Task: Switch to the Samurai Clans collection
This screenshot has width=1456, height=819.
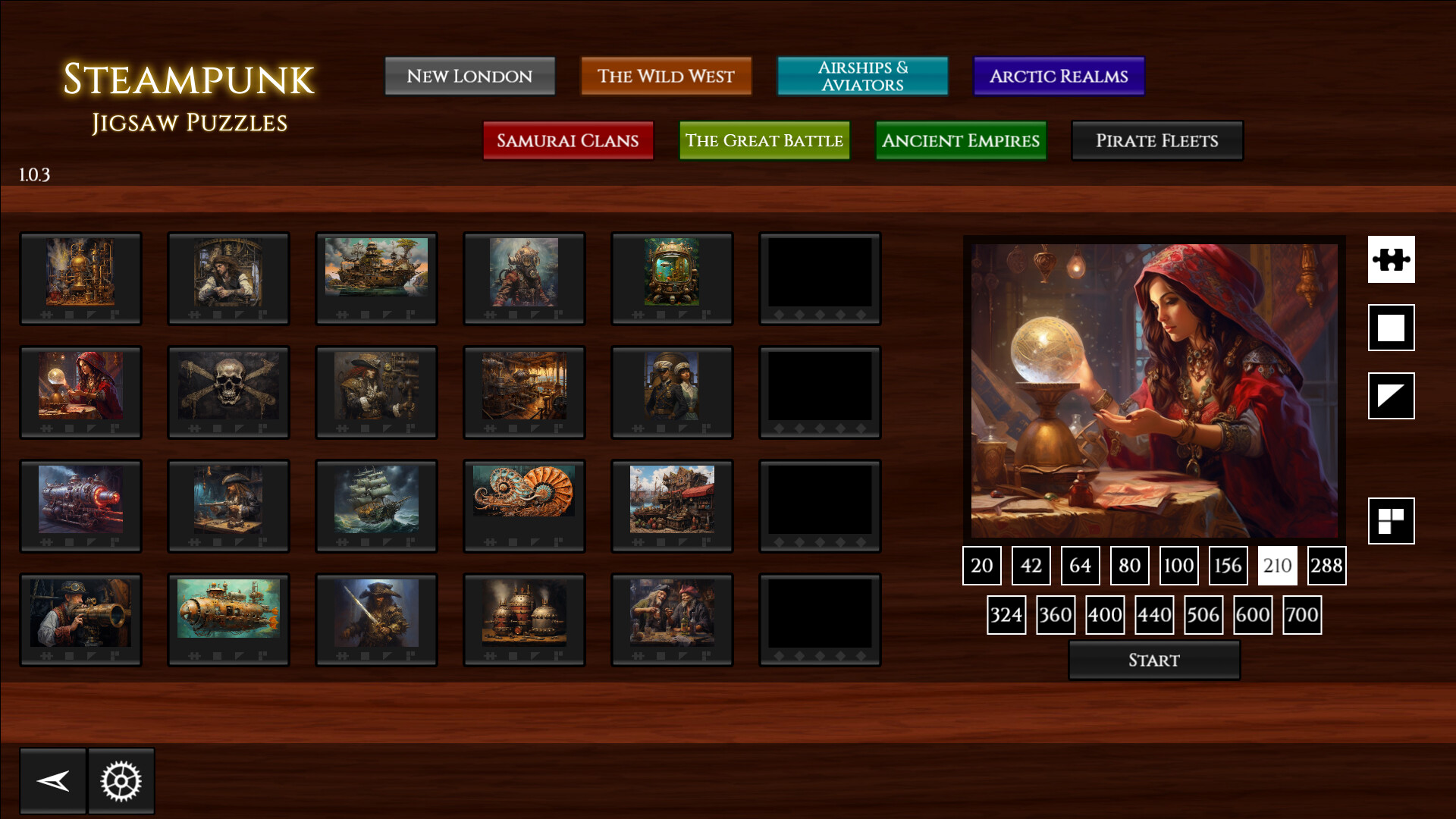Action: click(567, 141)
